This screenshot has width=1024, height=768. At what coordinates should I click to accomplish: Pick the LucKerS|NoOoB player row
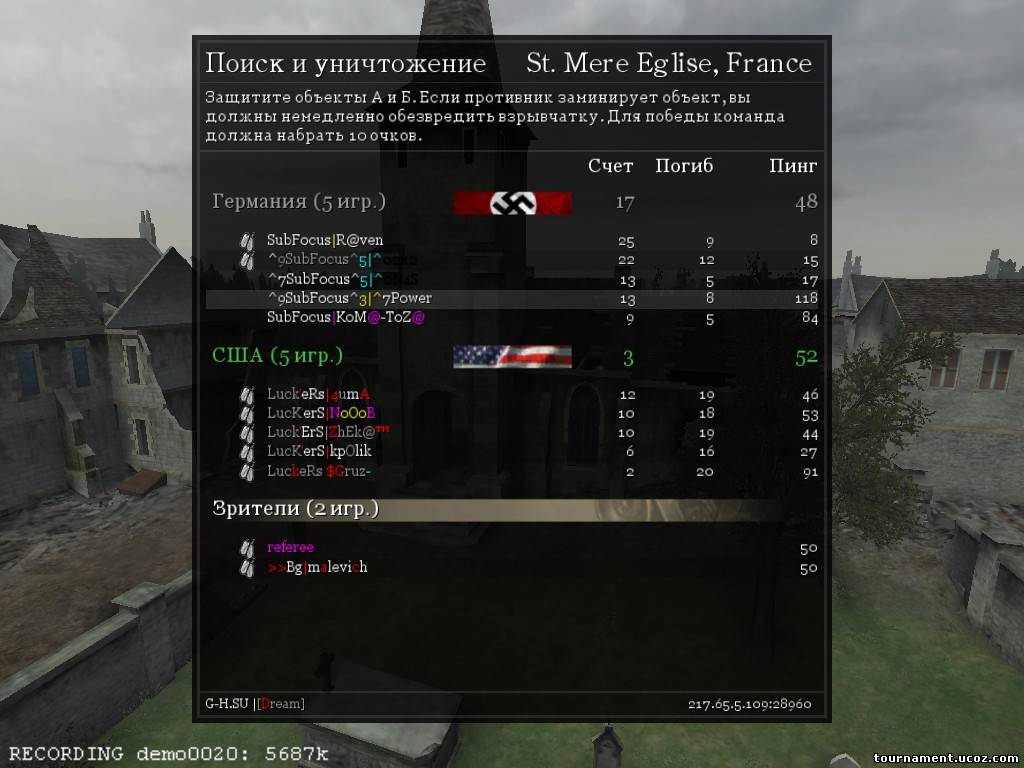coord(321,413)
